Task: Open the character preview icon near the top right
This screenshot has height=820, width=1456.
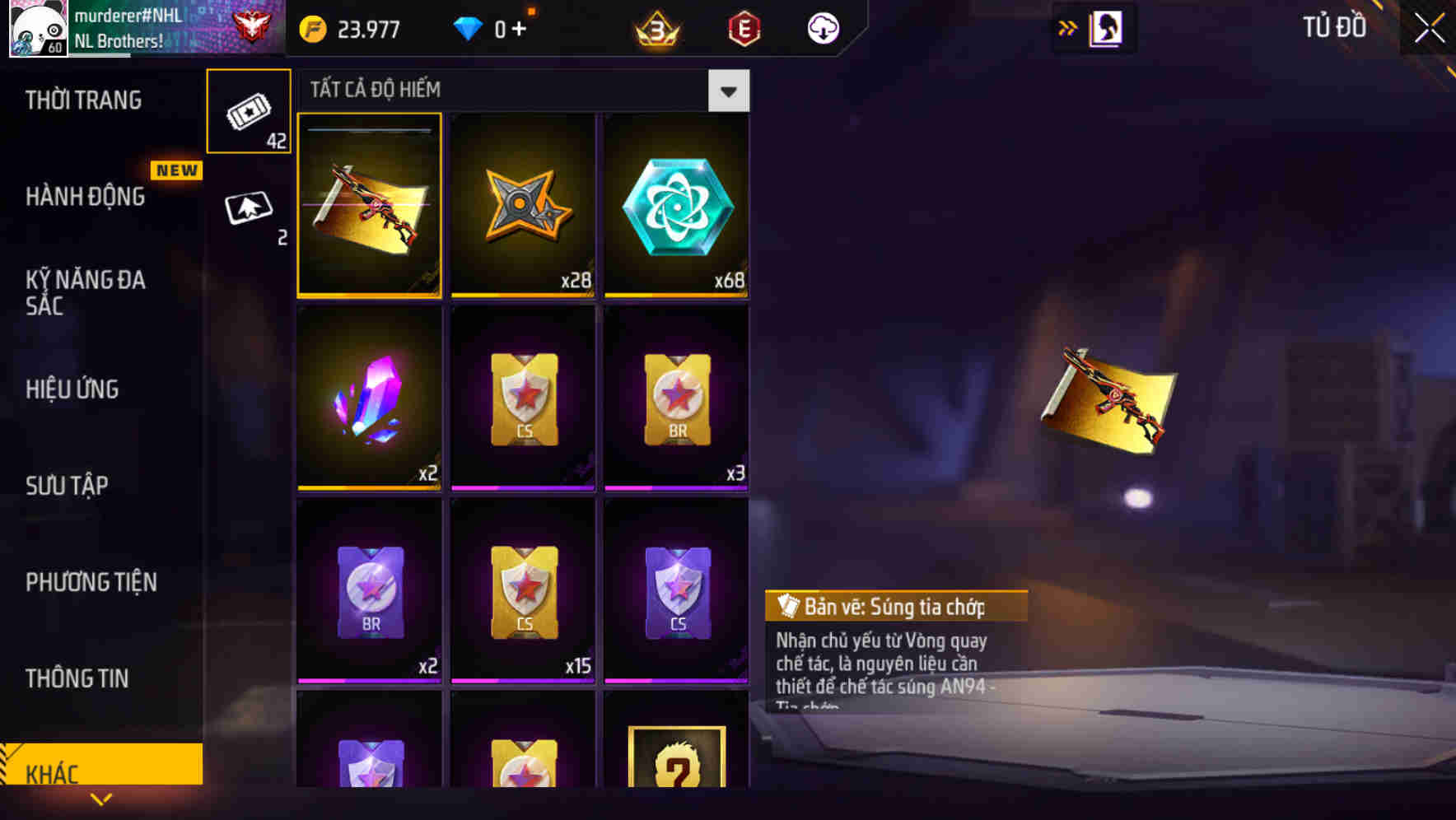Action: coord(1108,27)
